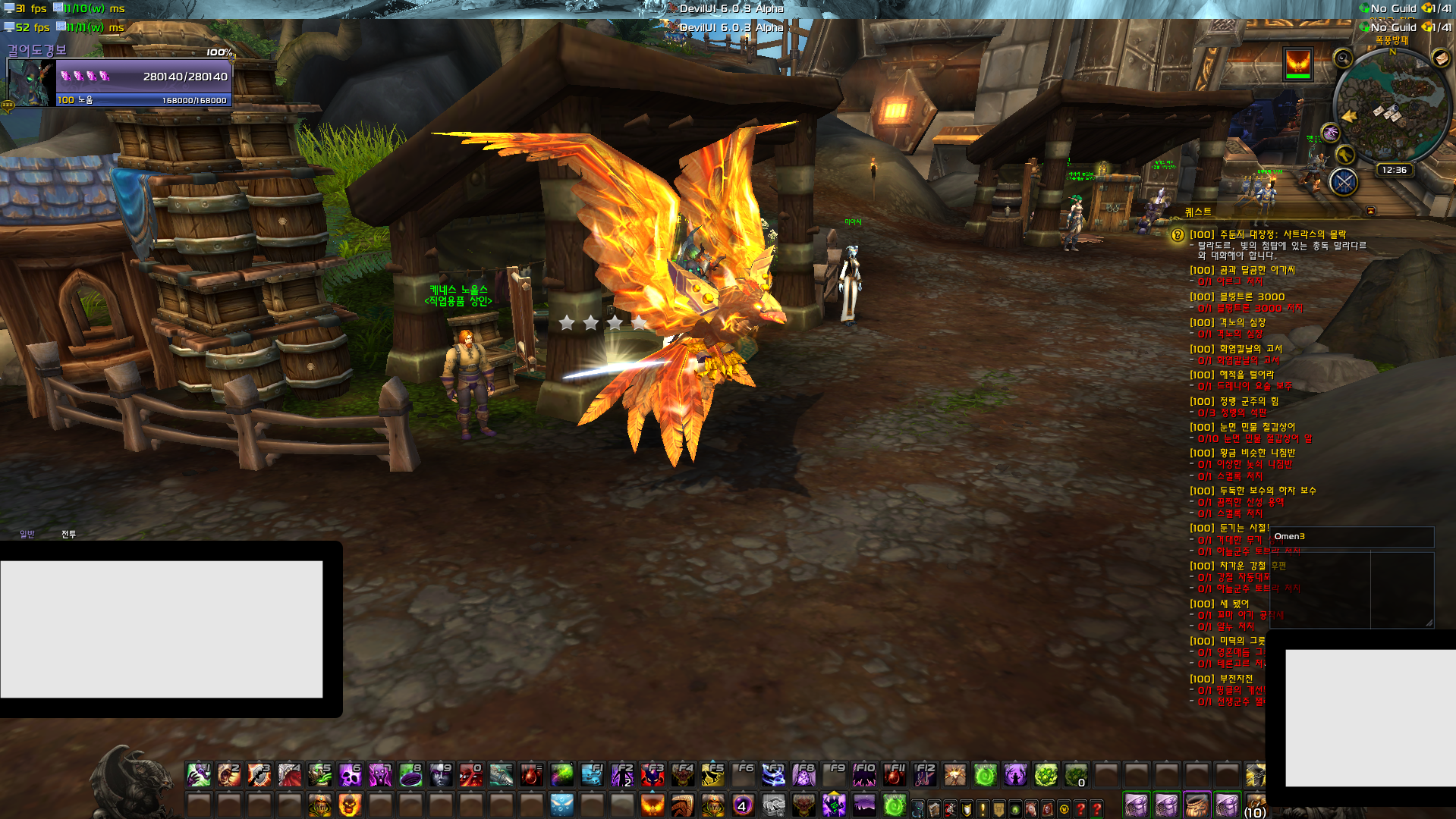Switch to the 전투 chat tab
The image size is (1456, 819).
[68, 535]
